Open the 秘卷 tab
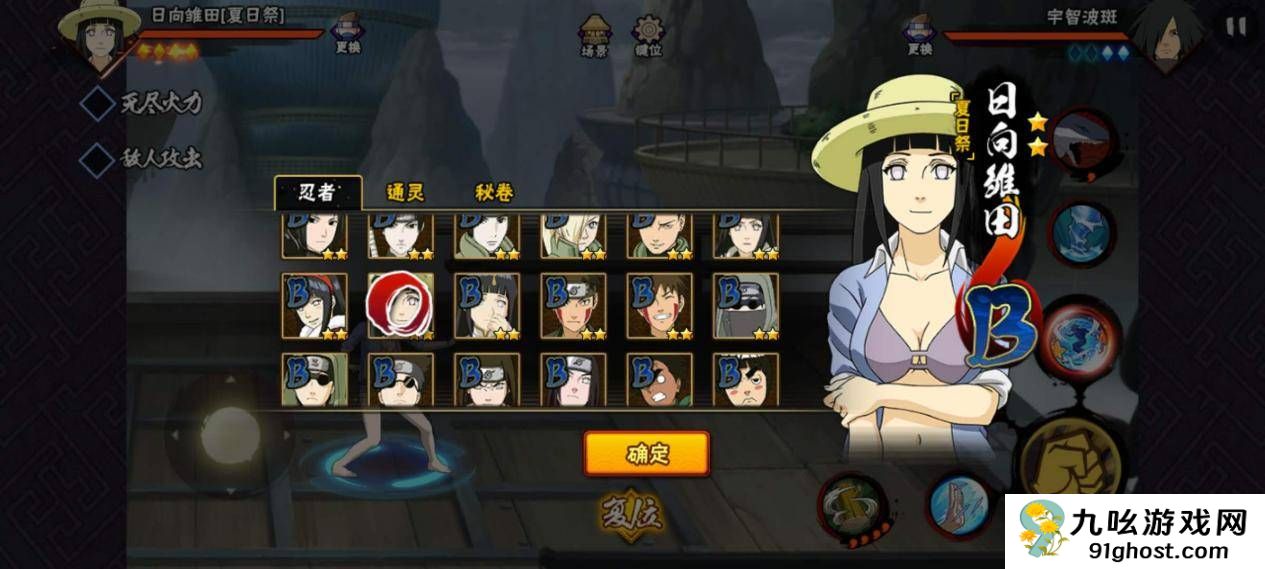Image resolution: width=1265 pixels, height=569 pixels. tap(494, 193)
